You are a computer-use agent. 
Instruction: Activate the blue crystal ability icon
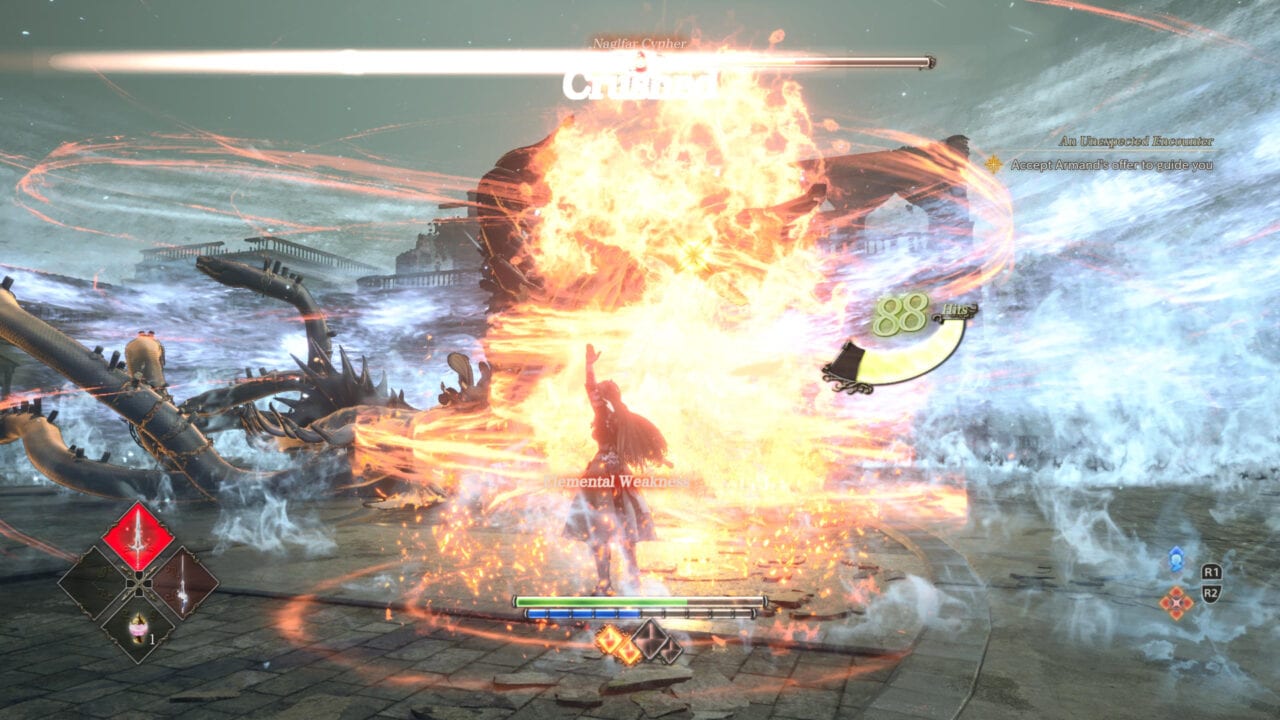pos(1176,561)
